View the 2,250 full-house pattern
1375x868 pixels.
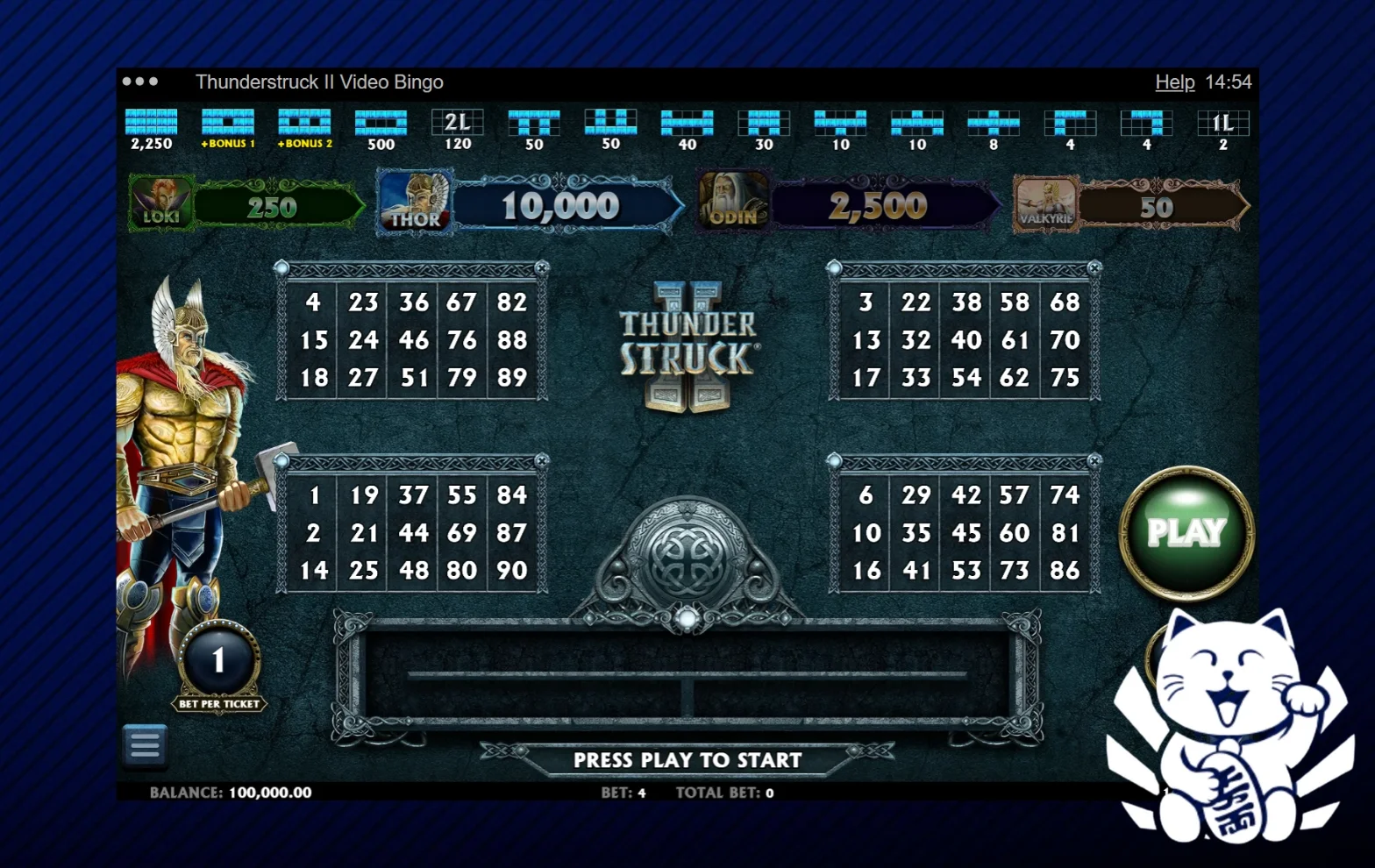[x=151, y=129]
